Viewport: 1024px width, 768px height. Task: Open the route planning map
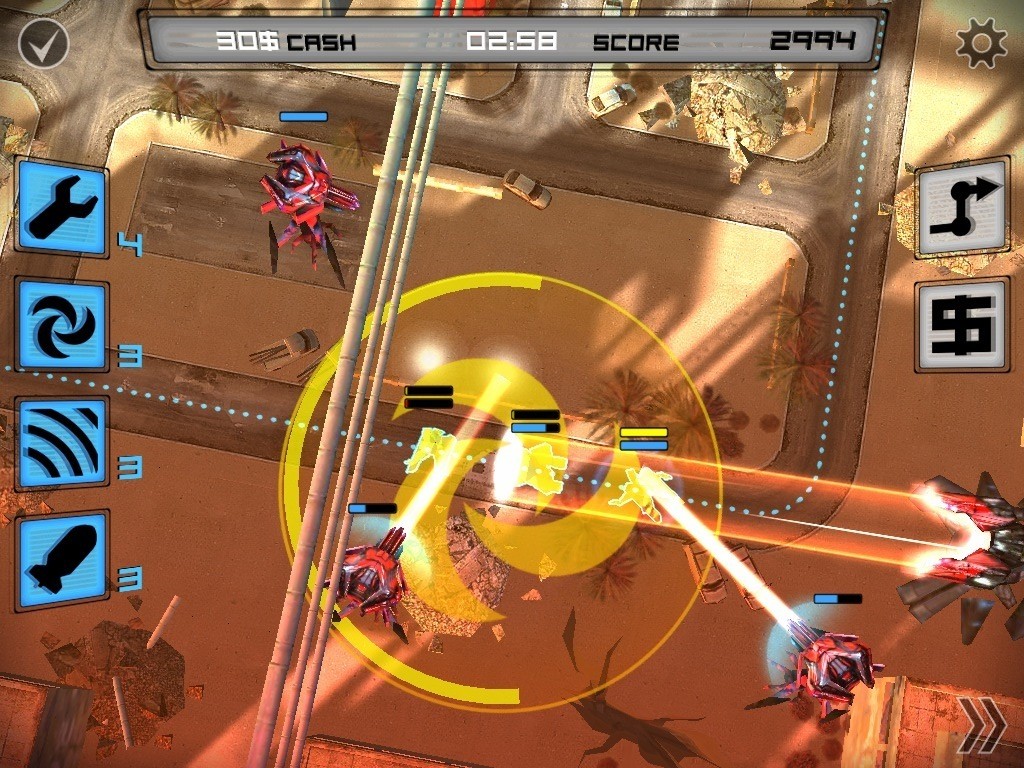coord(963,208)
